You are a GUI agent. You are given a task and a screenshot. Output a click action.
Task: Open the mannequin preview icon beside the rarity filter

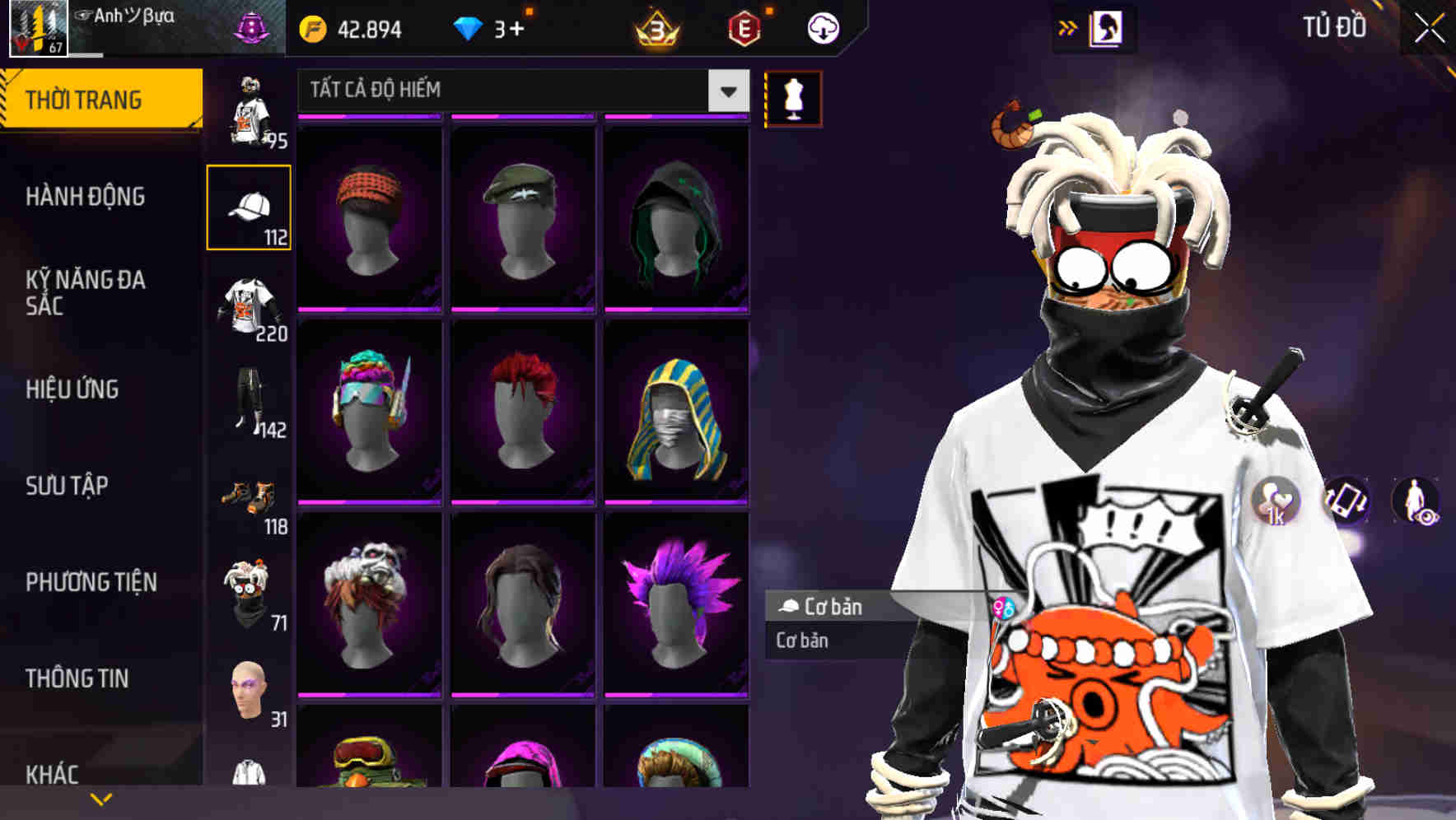coord(792,97)
